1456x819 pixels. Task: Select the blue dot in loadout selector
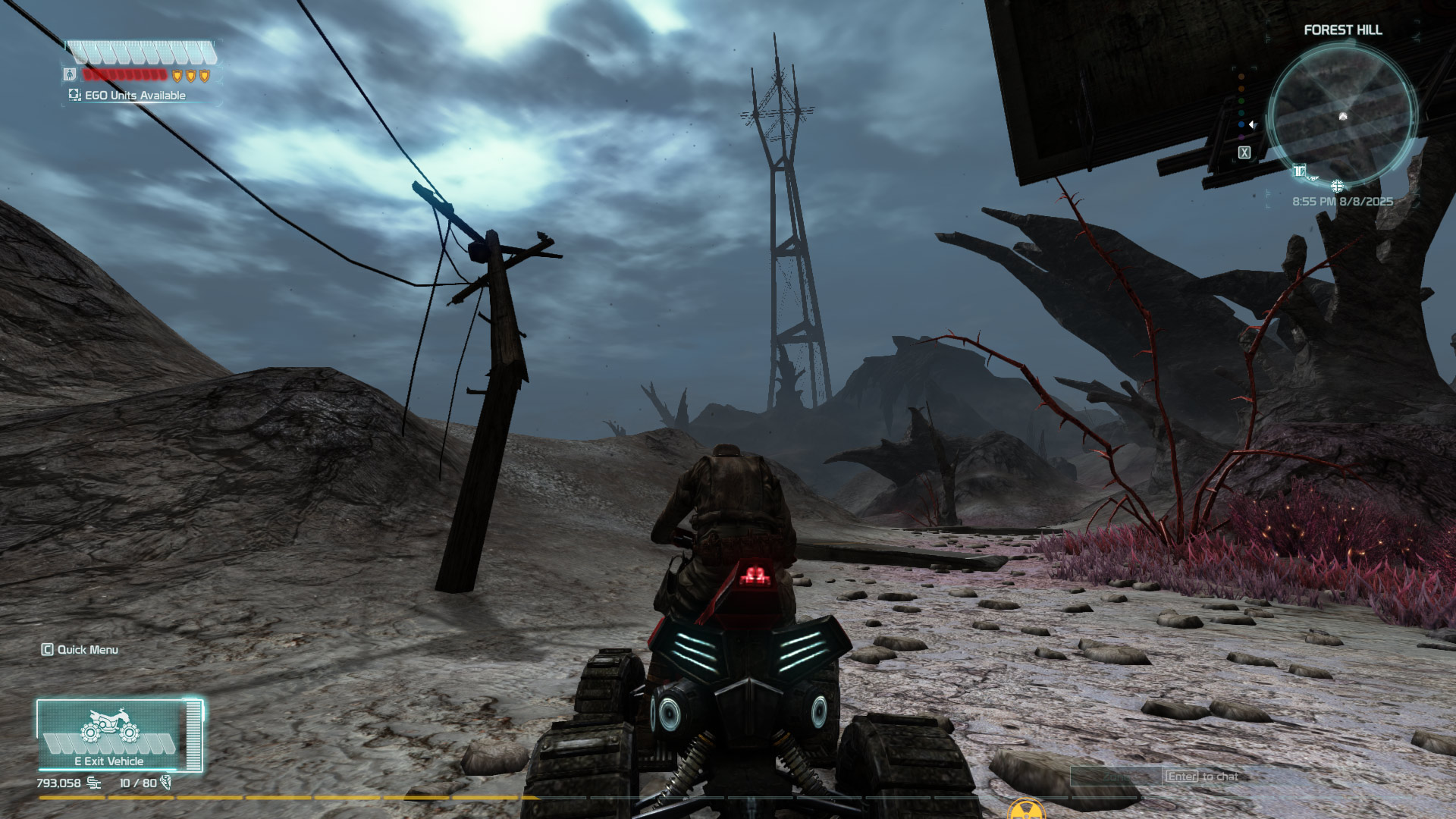click(x=1241, y=124)
